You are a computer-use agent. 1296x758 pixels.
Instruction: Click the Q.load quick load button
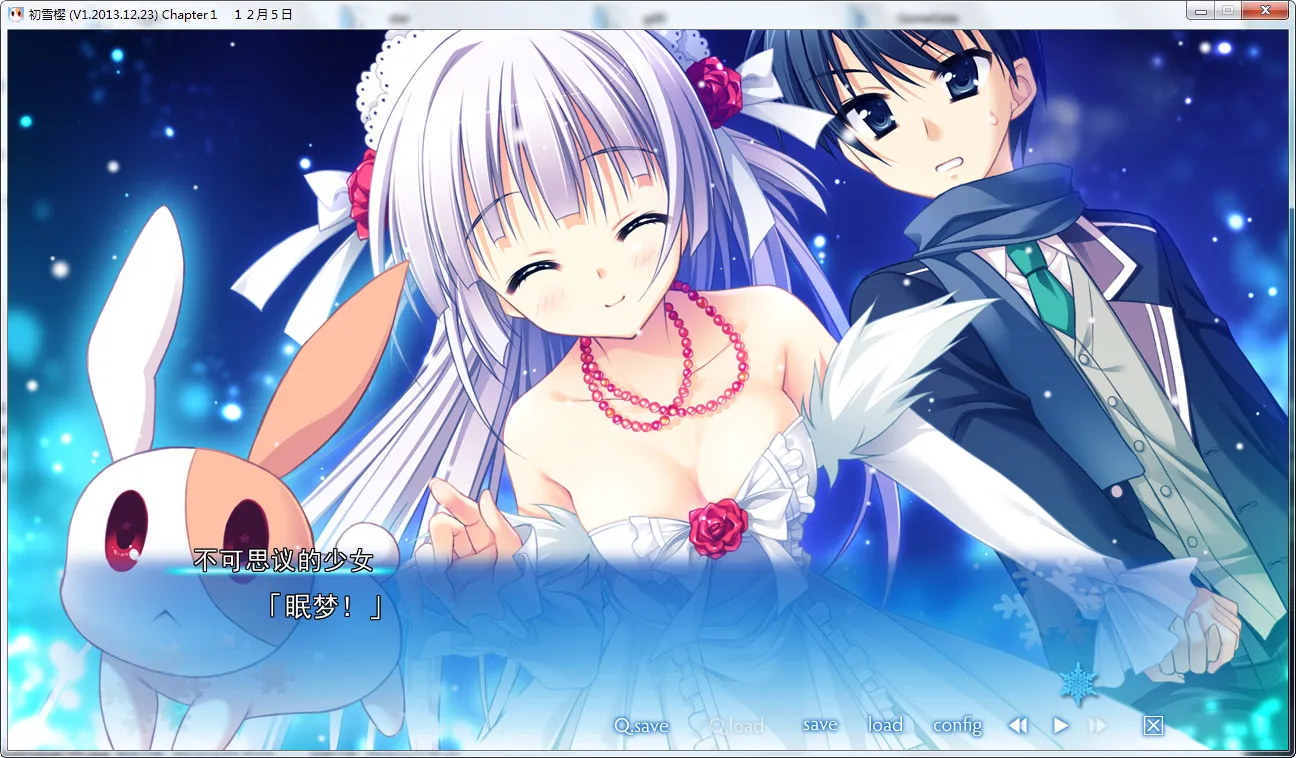point(736,726)
